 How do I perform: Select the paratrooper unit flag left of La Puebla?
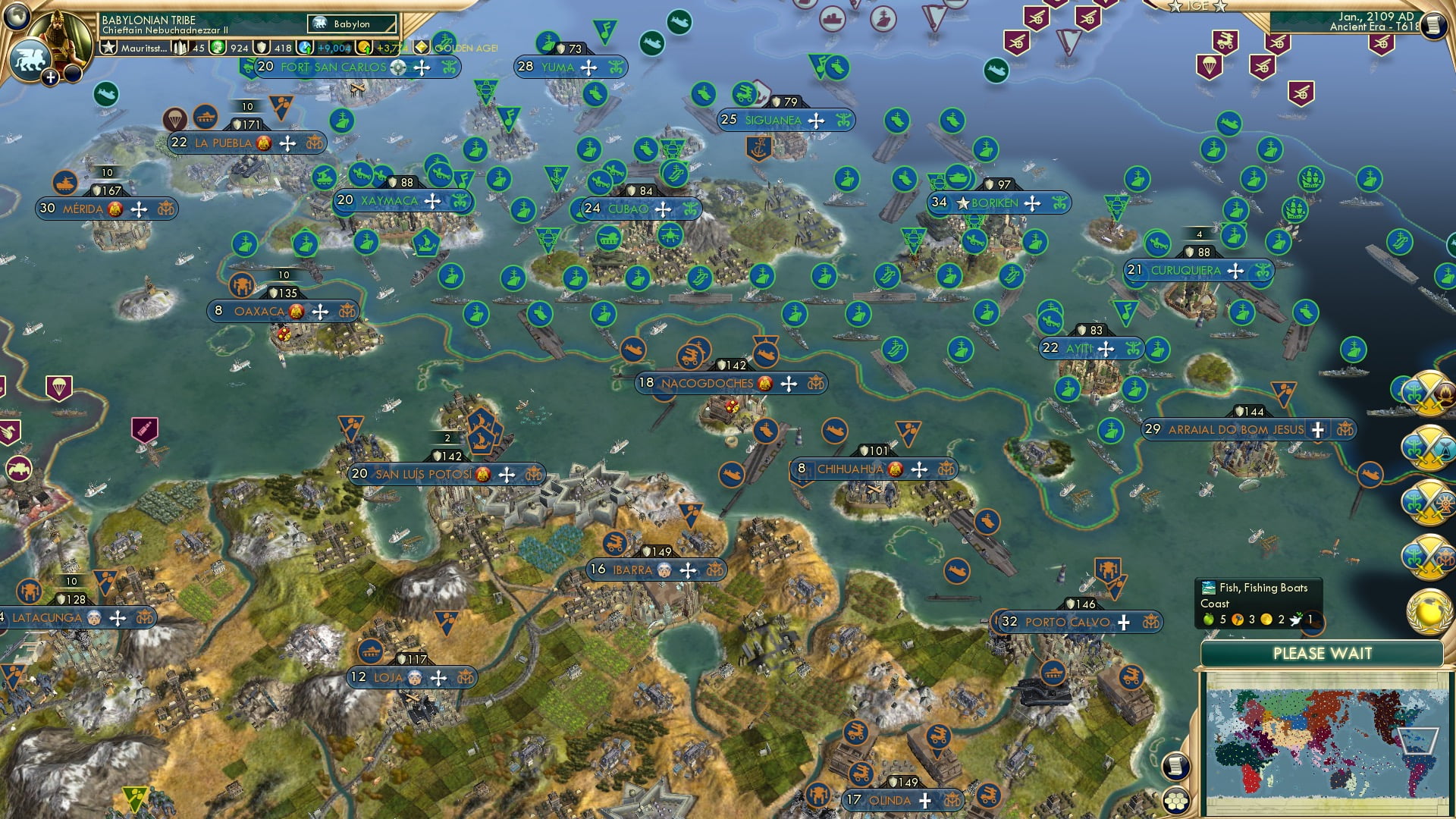[176, 118]
